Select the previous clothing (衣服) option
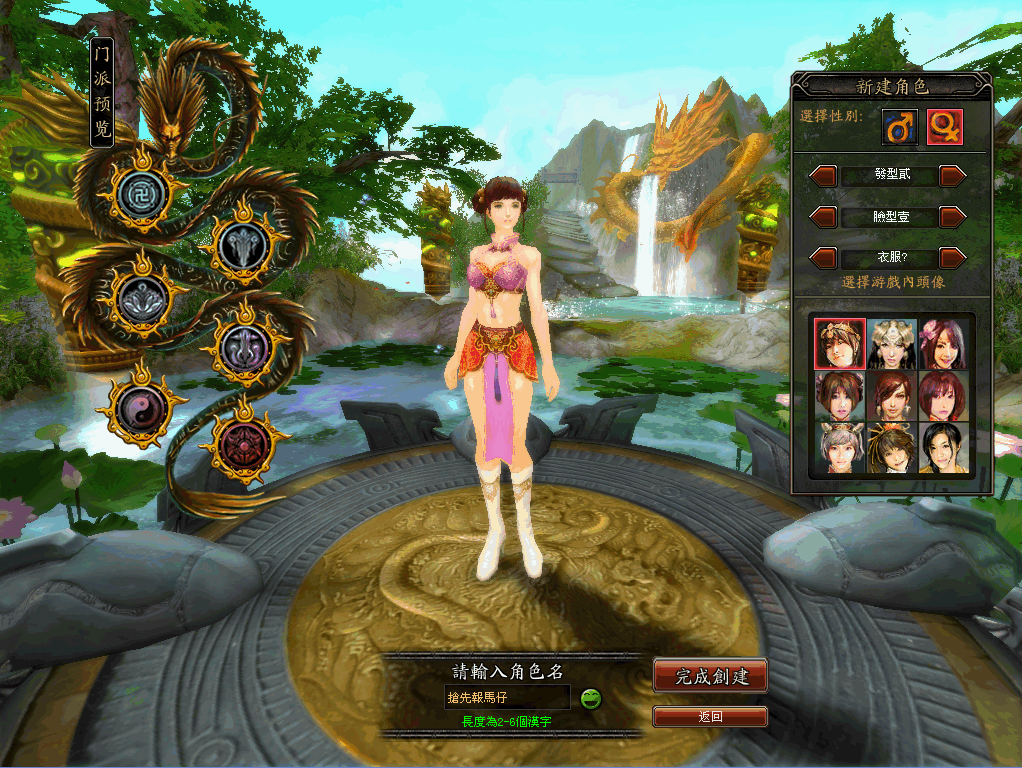Screen dimensions: 1022x768 [x=823, y=258]
